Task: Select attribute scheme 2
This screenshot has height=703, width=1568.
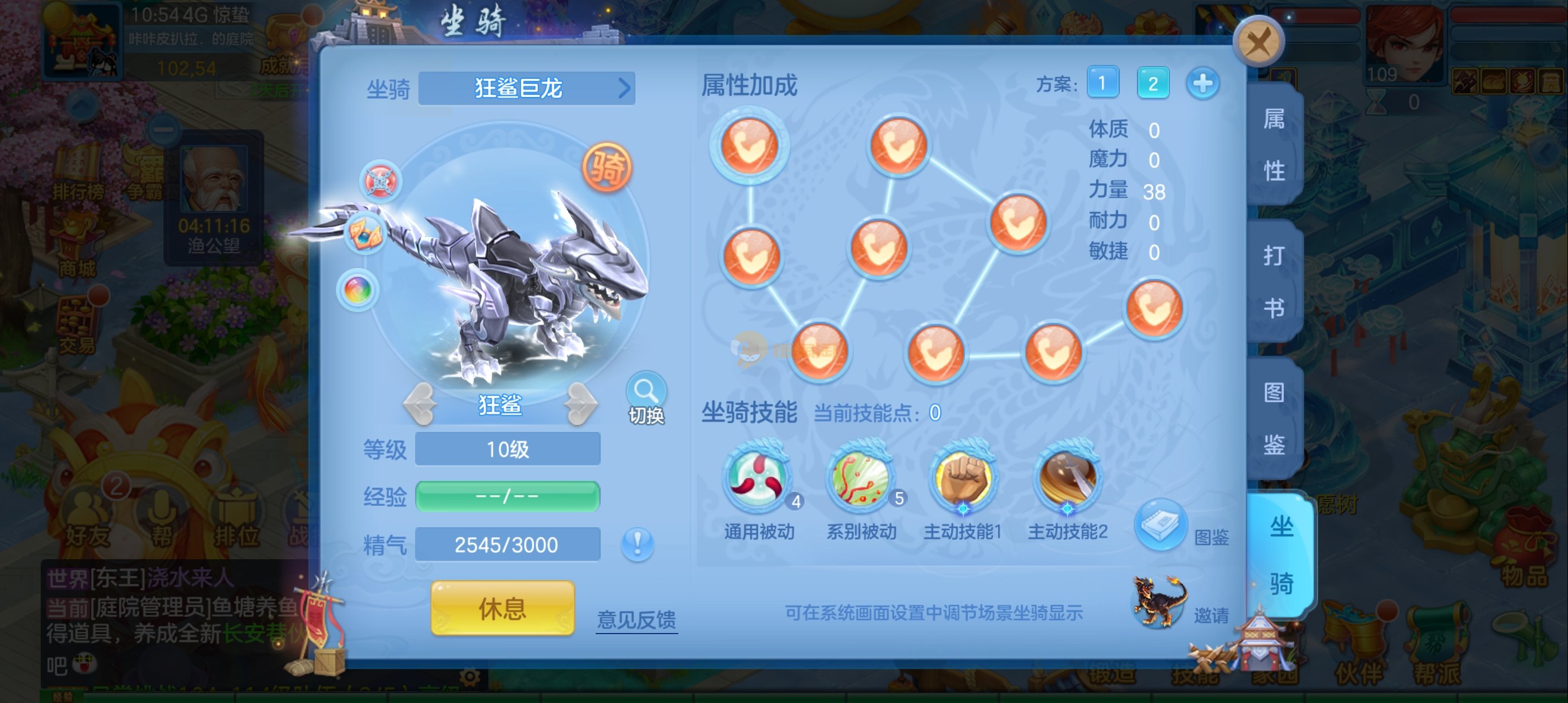Action: 1152,83
